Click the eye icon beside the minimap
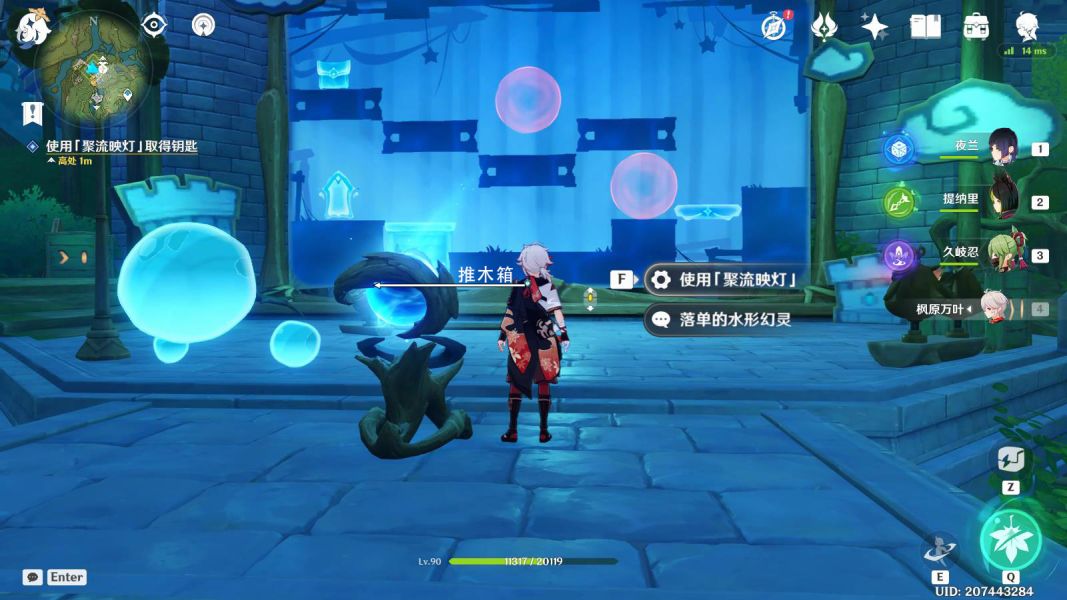 coord(154,25)
